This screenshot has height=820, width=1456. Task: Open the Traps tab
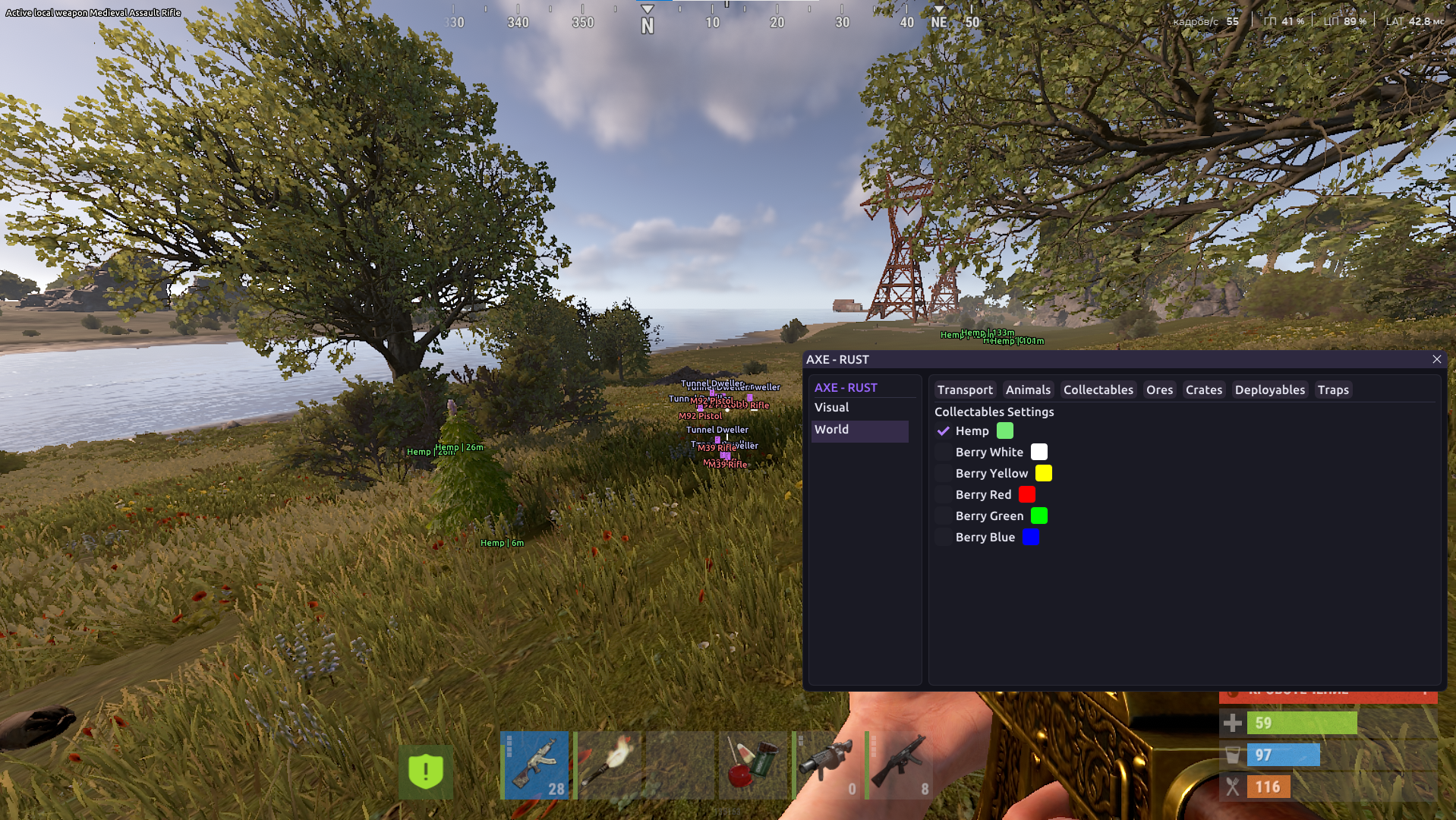(x=1333, y=389)
